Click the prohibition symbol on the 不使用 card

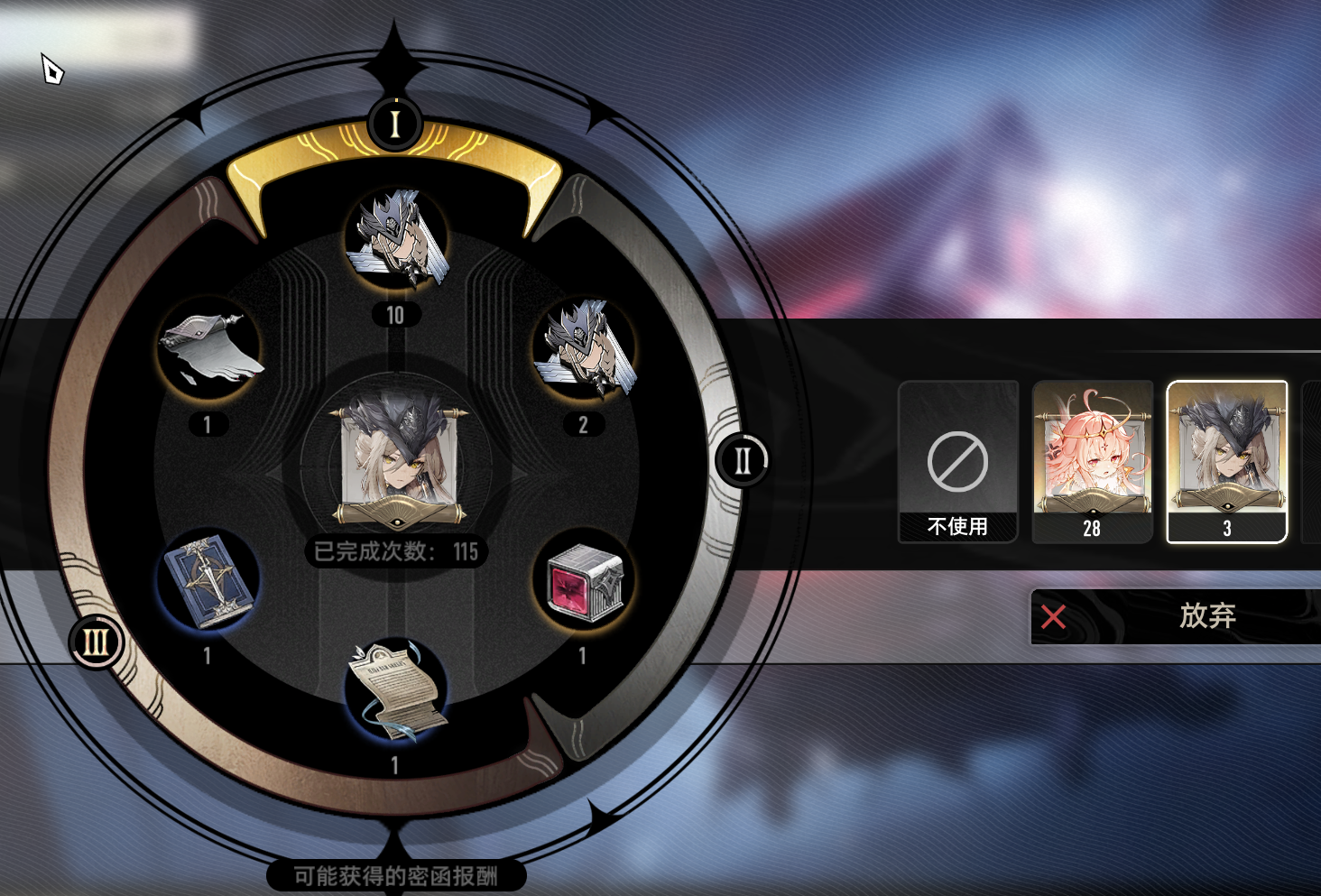coord(957,462)
